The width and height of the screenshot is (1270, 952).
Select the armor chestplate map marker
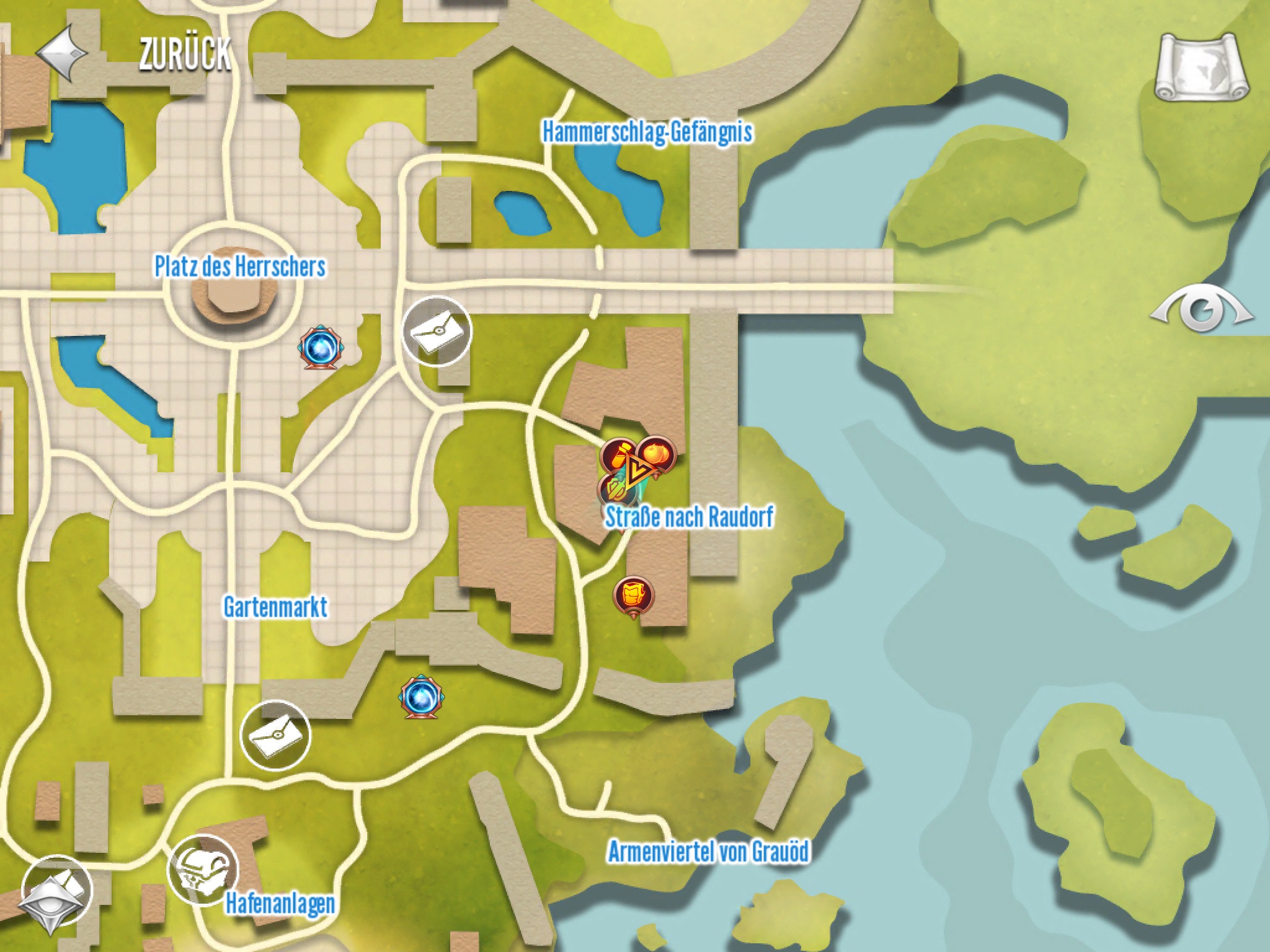coord(633,596)
